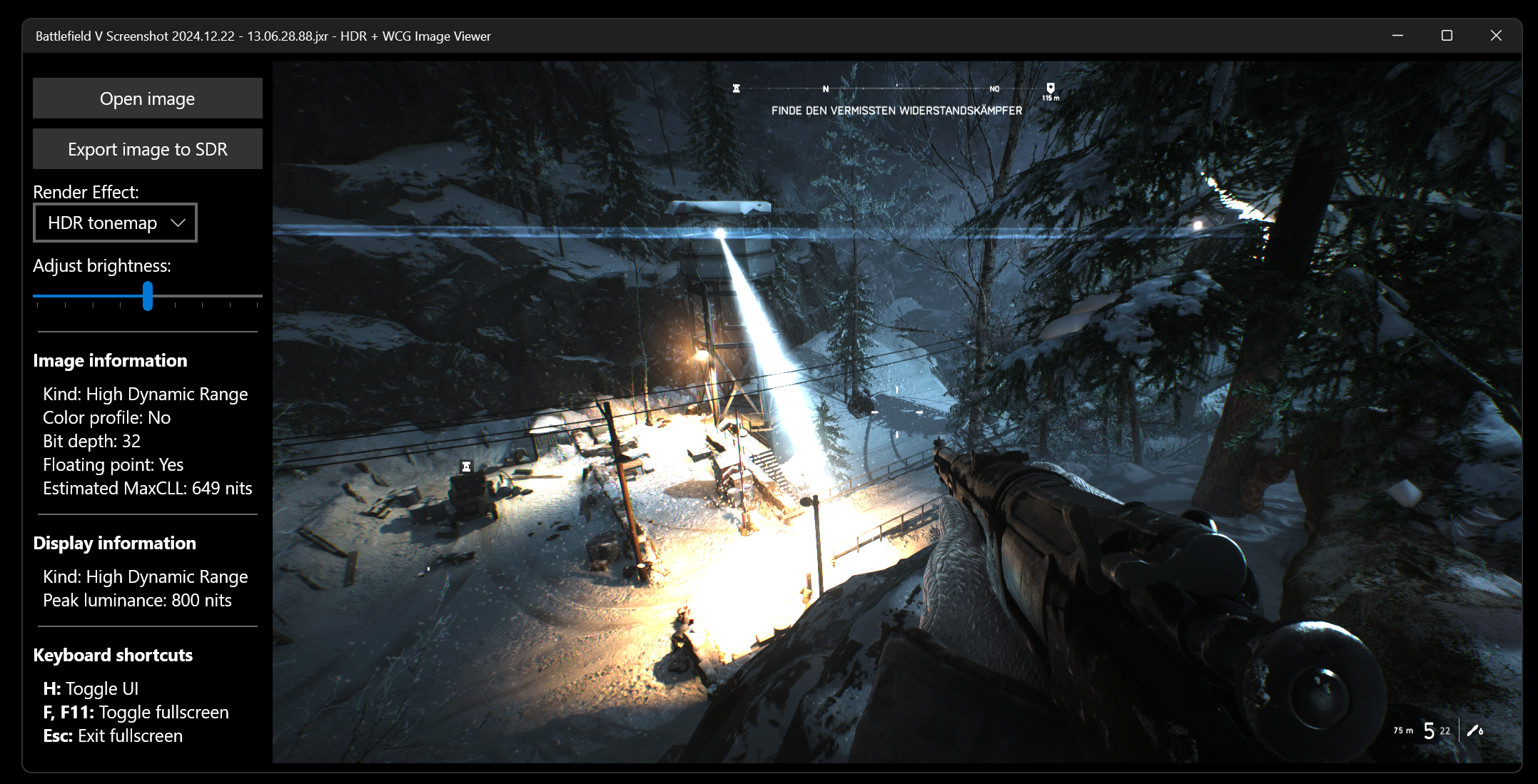Click the gadget count 6 icon area
This screenshot has height=784, width=1538.
[x=1481, y=731]
